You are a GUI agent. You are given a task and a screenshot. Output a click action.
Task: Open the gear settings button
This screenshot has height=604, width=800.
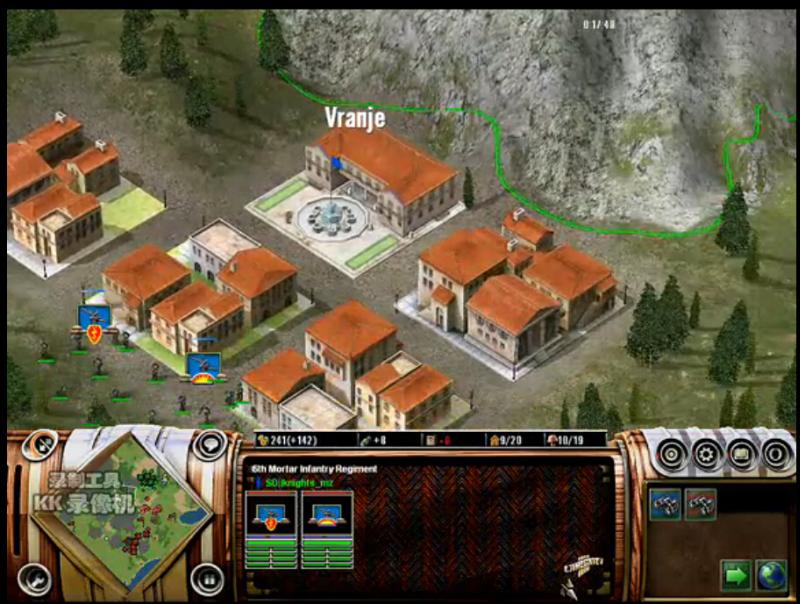click(x=707, y=454)
